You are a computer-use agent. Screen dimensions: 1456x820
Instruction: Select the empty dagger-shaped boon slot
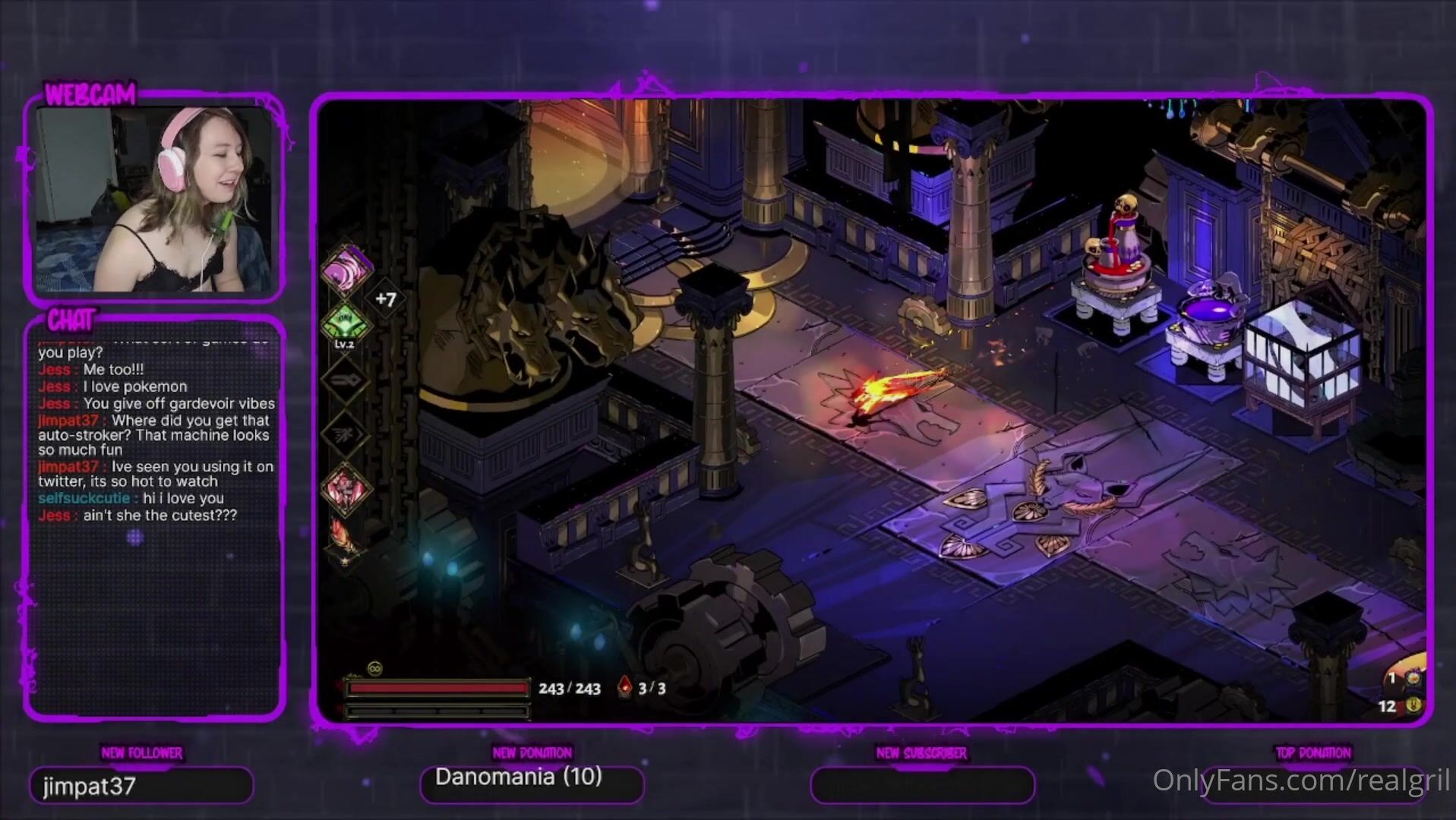point(346,380)
